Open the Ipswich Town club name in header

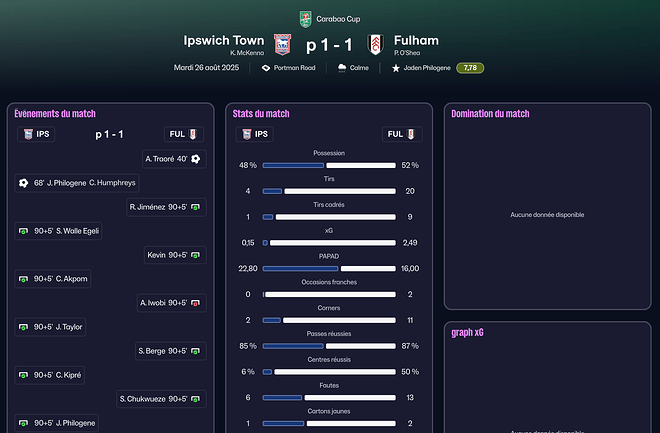click(224, 40)
